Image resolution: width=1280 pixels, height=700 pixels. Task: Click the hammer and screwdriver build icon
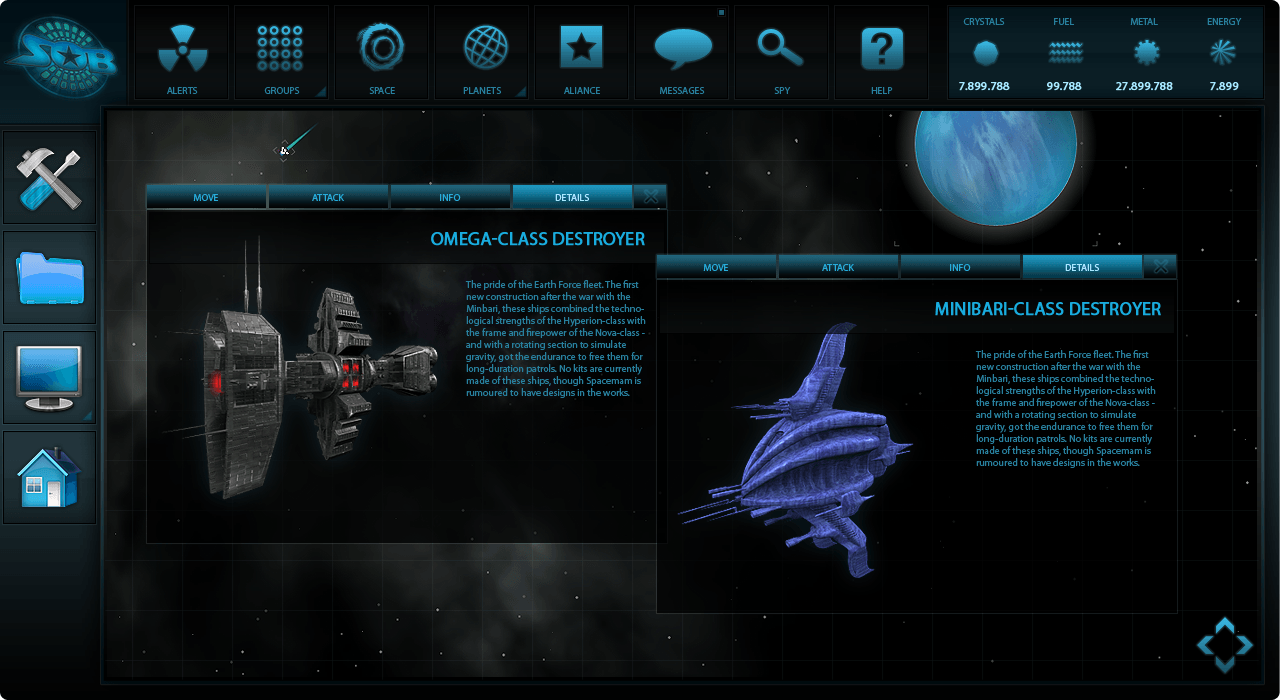50,177
